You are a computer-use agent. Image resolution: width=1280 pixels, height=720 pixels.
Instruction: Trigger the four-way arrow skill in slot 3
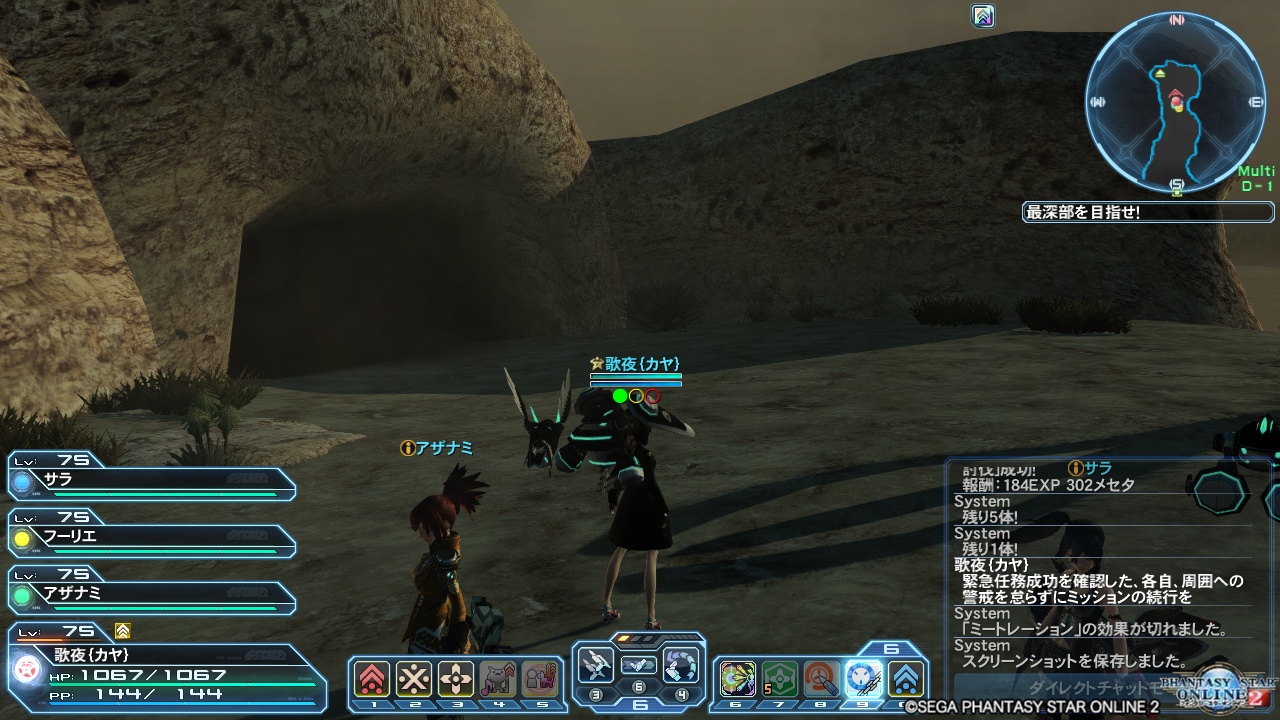click(456, 679)
